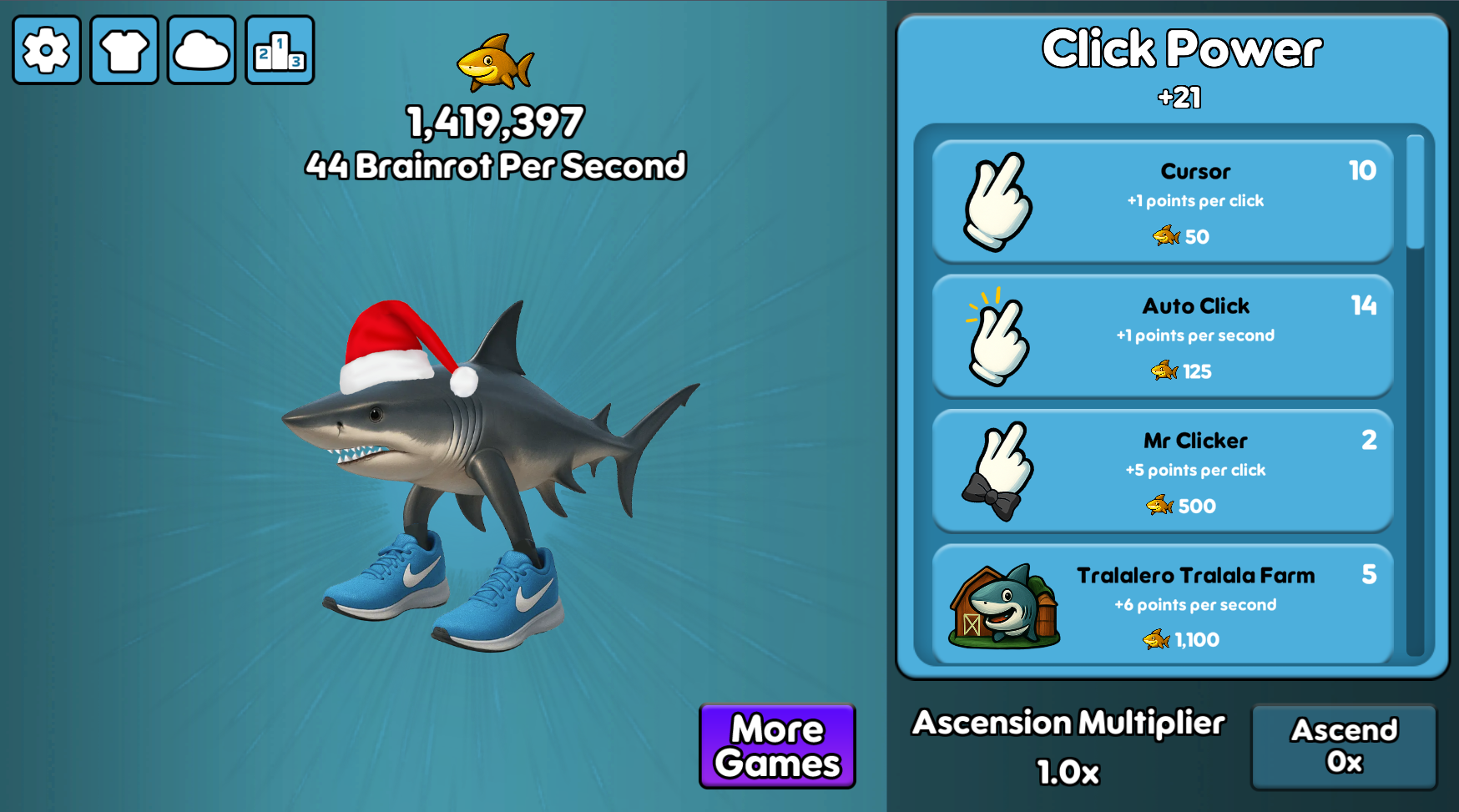Open the settings gear menu
Image resolution: width=1459 pixels, height=812 pixels.
[x=47, y=50]
